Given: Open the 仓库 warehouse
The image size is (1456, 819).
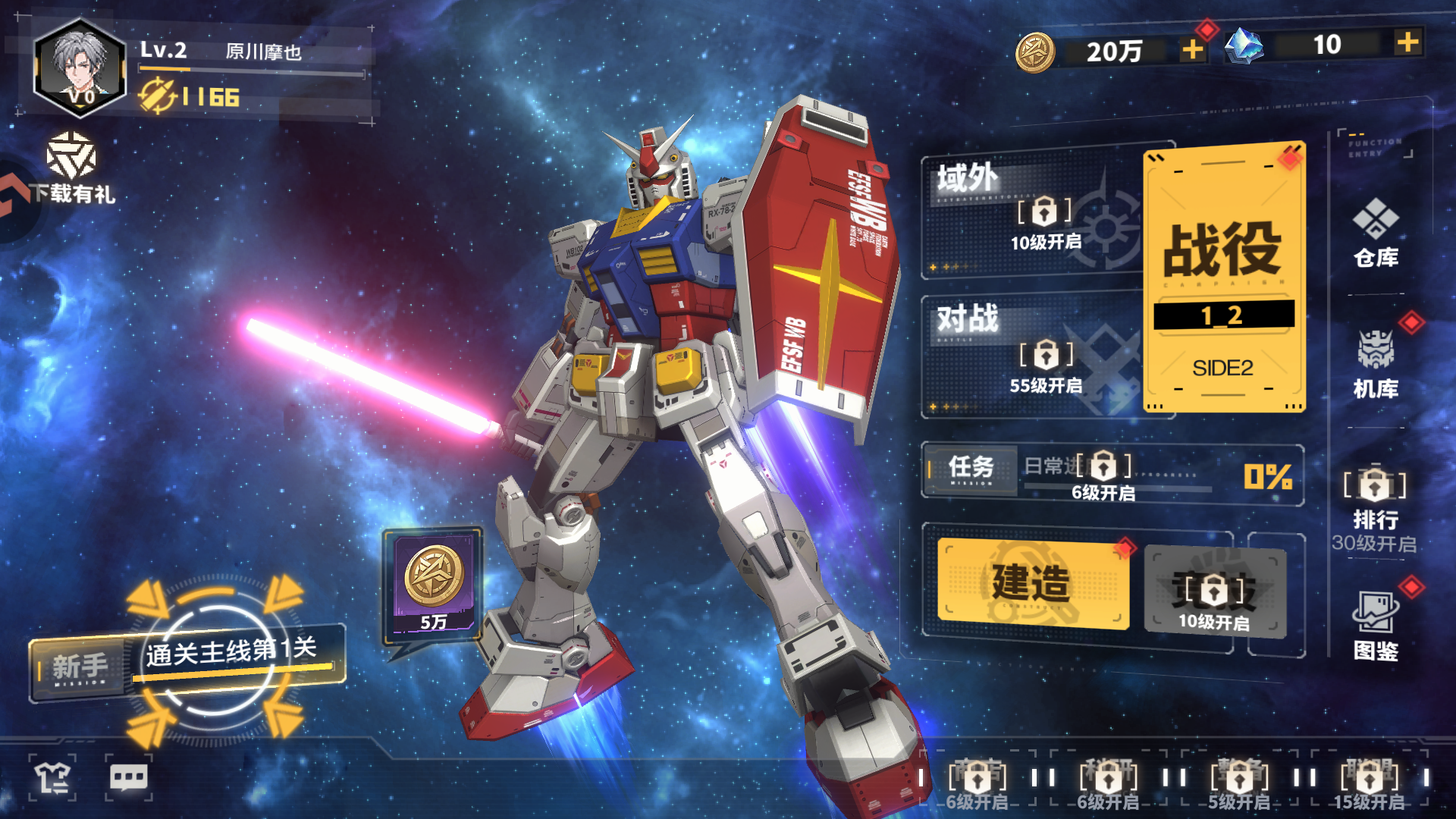Looking at the screenshot, I should tap(1376, 233).
